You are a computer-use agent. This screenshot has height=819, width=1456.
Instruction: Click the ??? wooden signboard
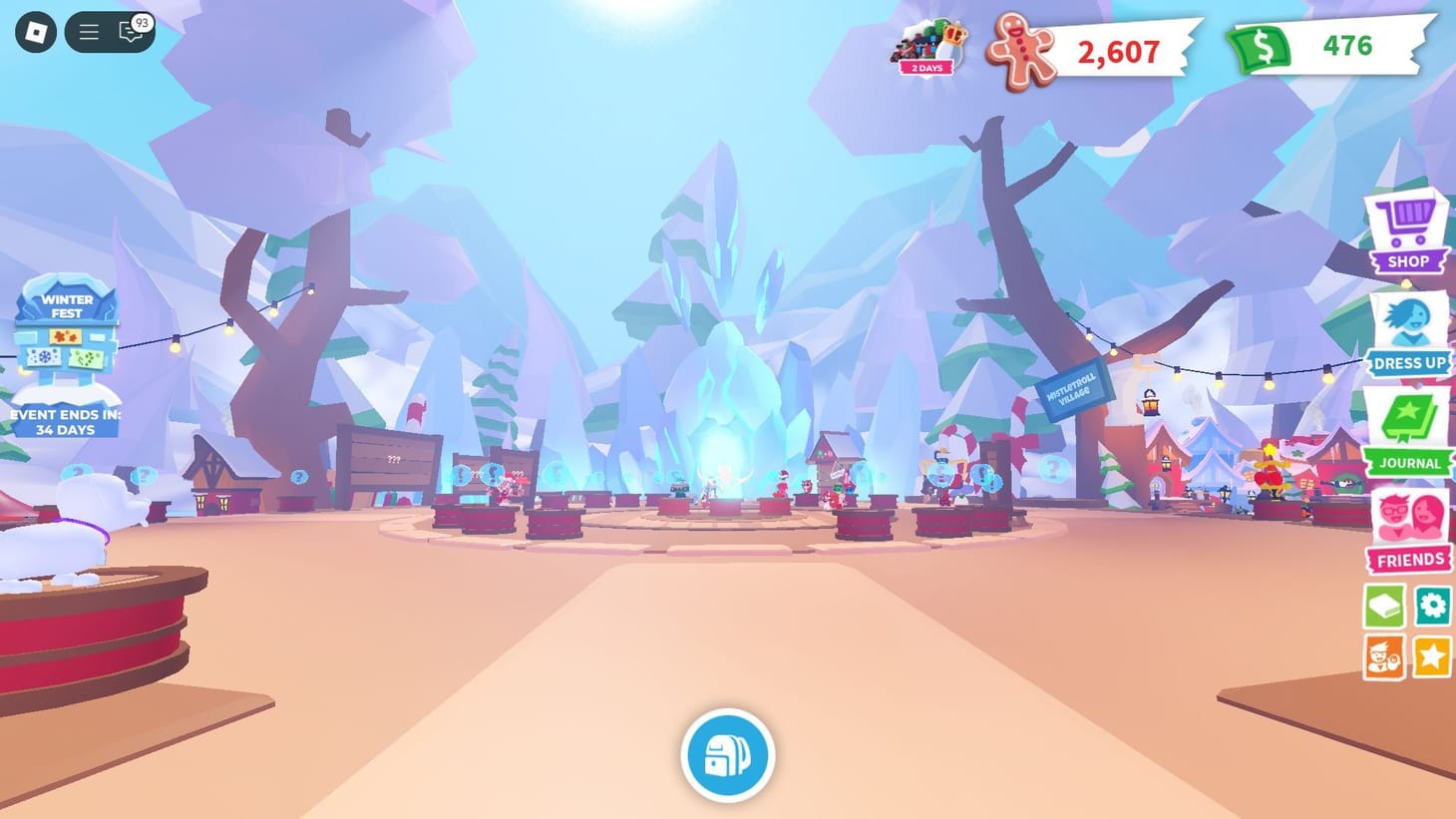click(393, 457)
